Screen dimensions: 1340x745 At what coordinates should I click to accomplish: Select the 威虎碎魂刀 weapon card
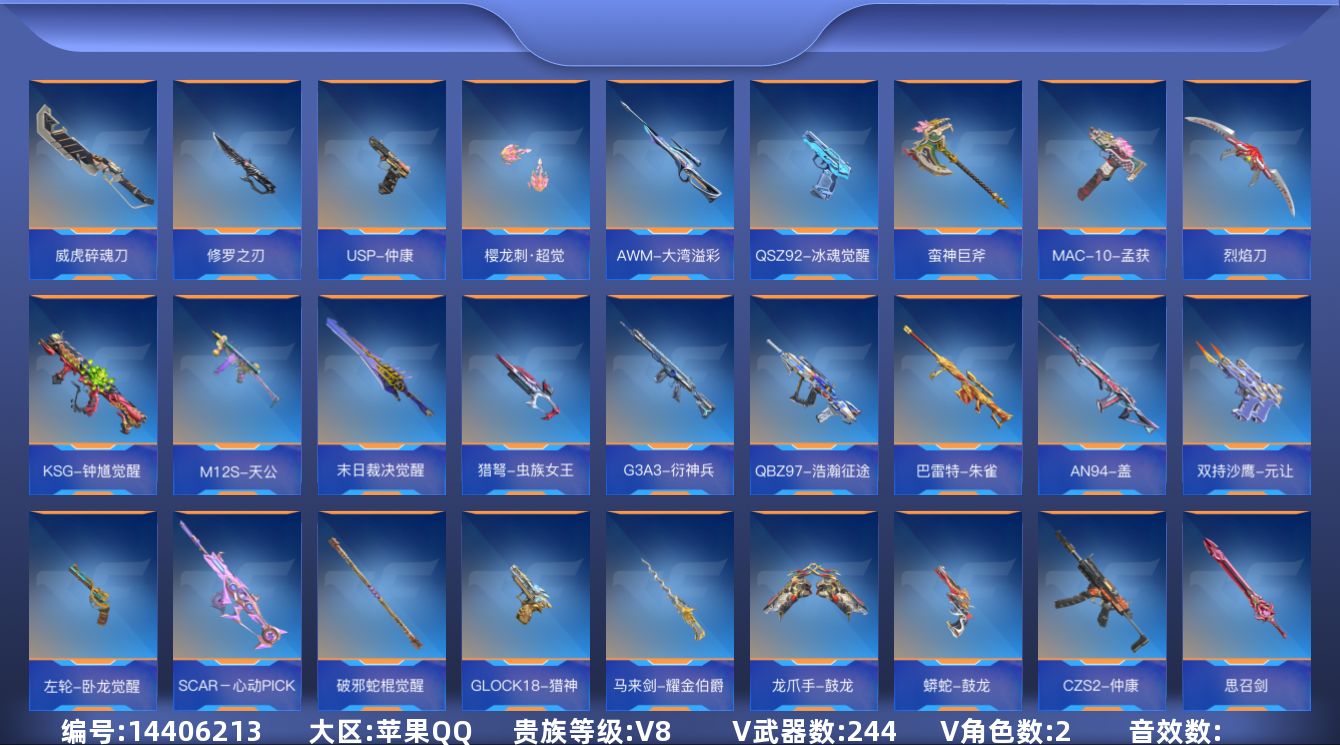(x=92, y=170)
